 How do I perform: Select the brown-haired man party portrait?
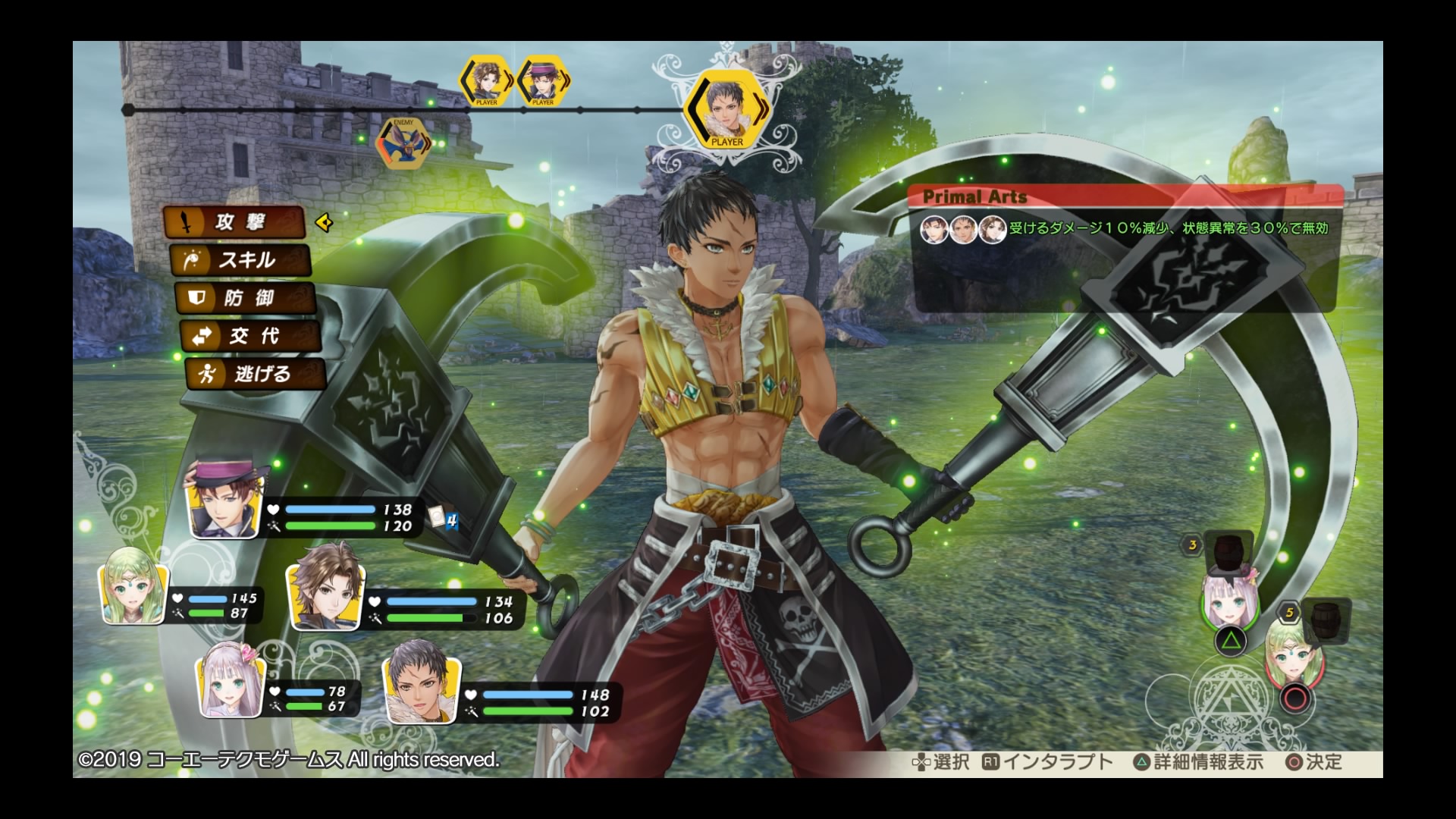(325, 588)
